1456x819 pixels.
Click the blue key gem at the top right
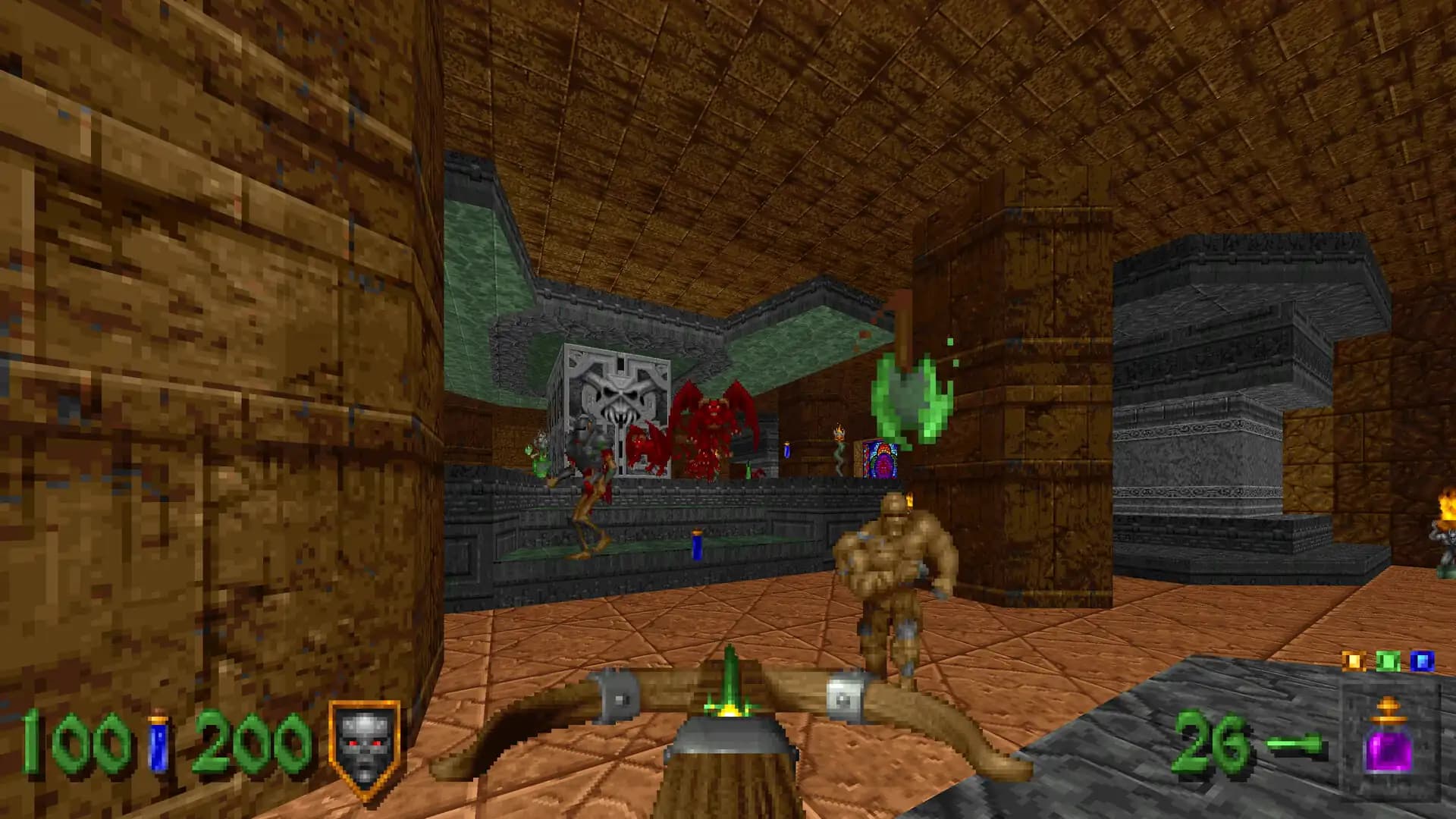[x=1421, y=660]
